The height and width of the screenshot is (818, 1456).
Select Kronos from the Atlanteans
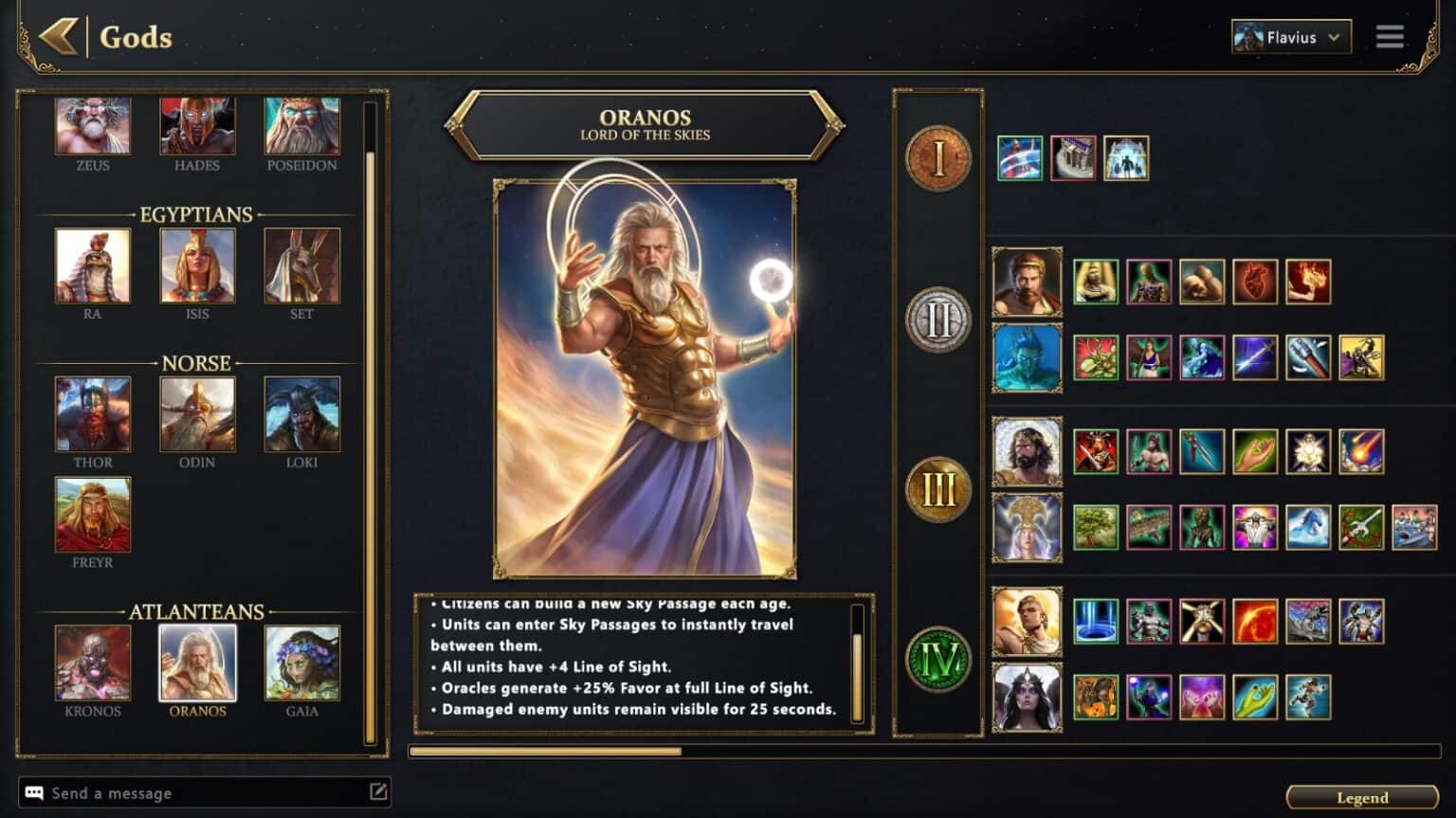pyautogui.click(x=93, y=663)
